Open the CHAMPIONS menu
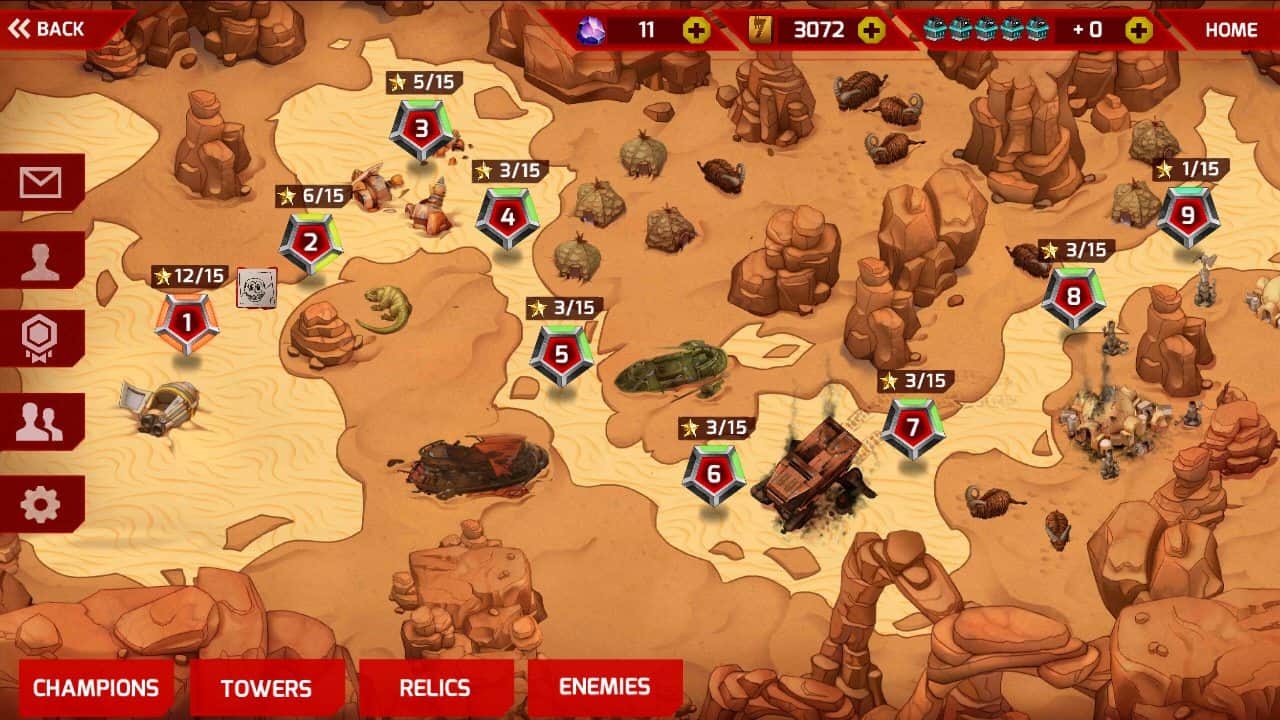The width and height of the screenshot is (1280, 720). click(96, 688)
